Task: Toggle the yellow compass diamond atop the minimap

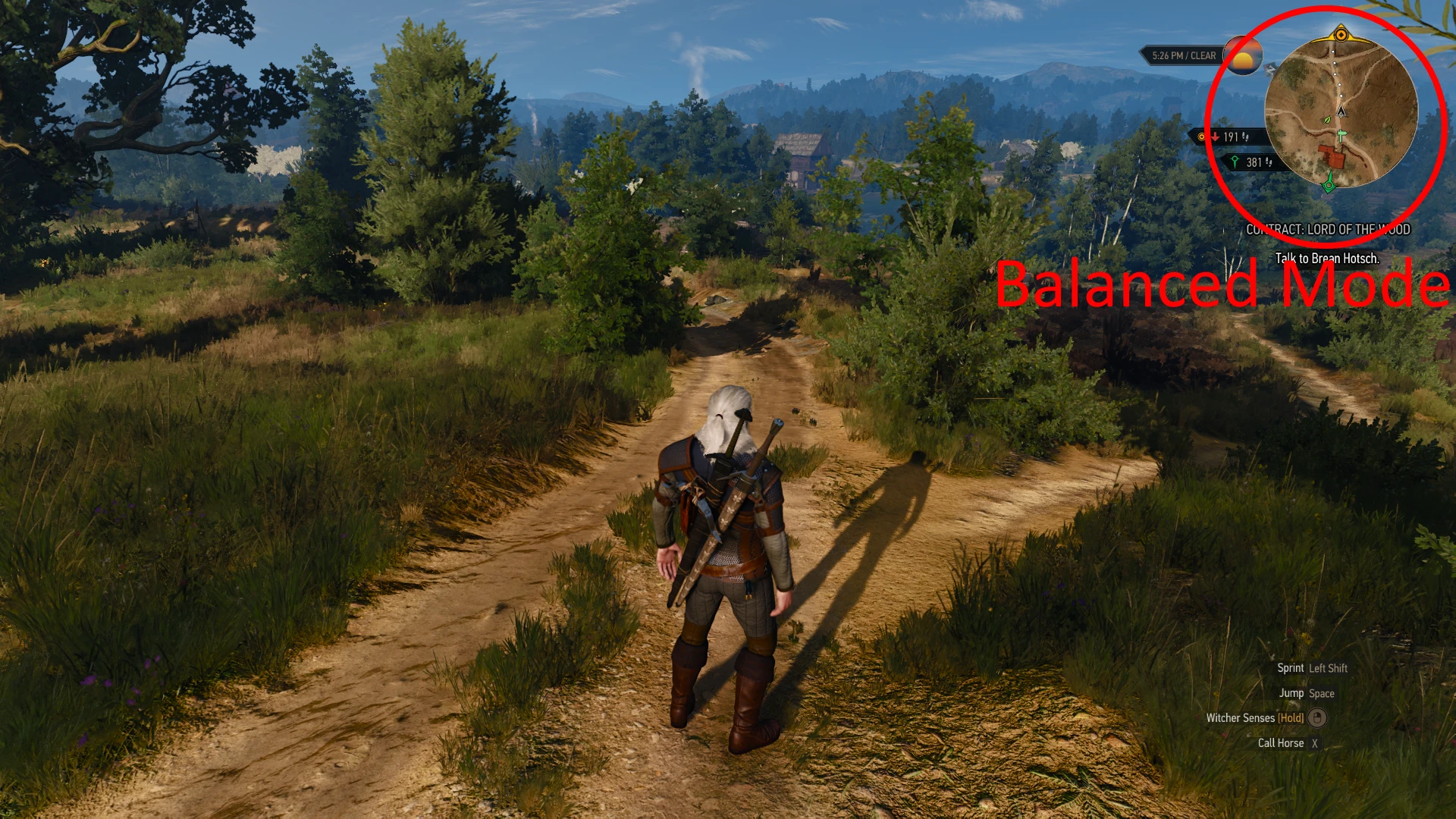Action: pos(1341,34)
